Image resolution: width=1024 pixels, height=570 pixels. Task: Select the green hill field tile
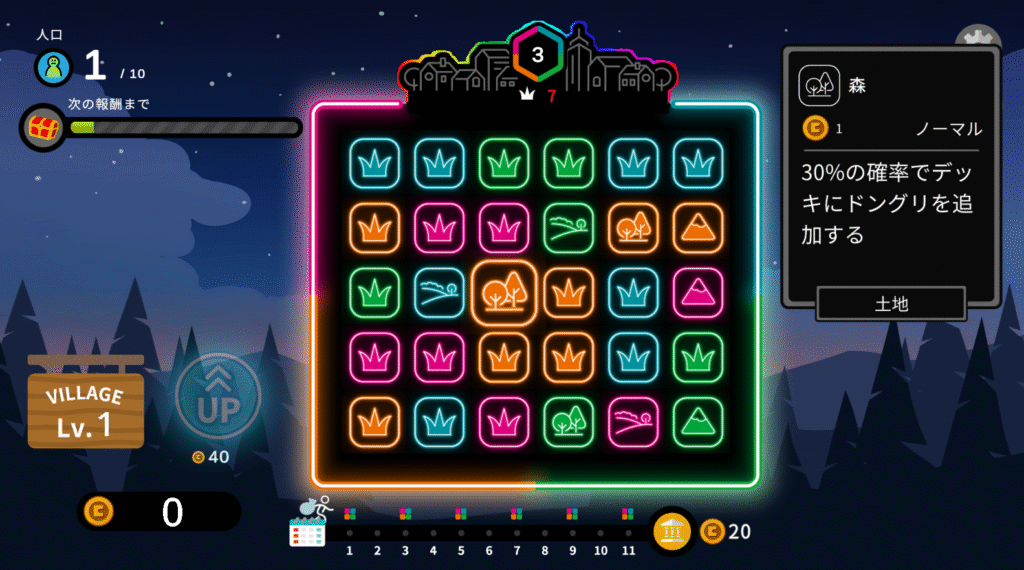[x=568, y=228]
